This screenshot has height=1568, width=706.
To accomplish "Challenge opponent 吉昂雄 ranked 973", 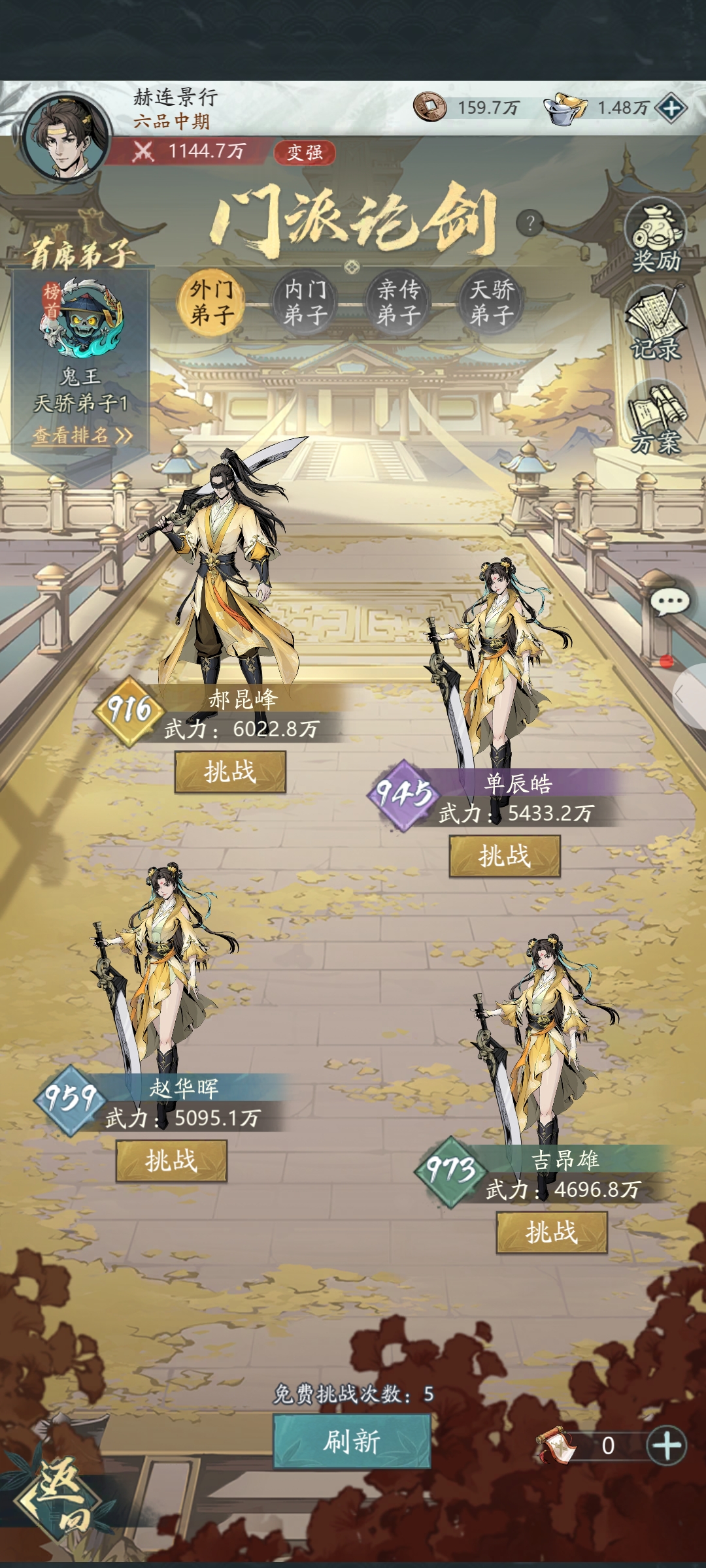I will (552, 1233).
